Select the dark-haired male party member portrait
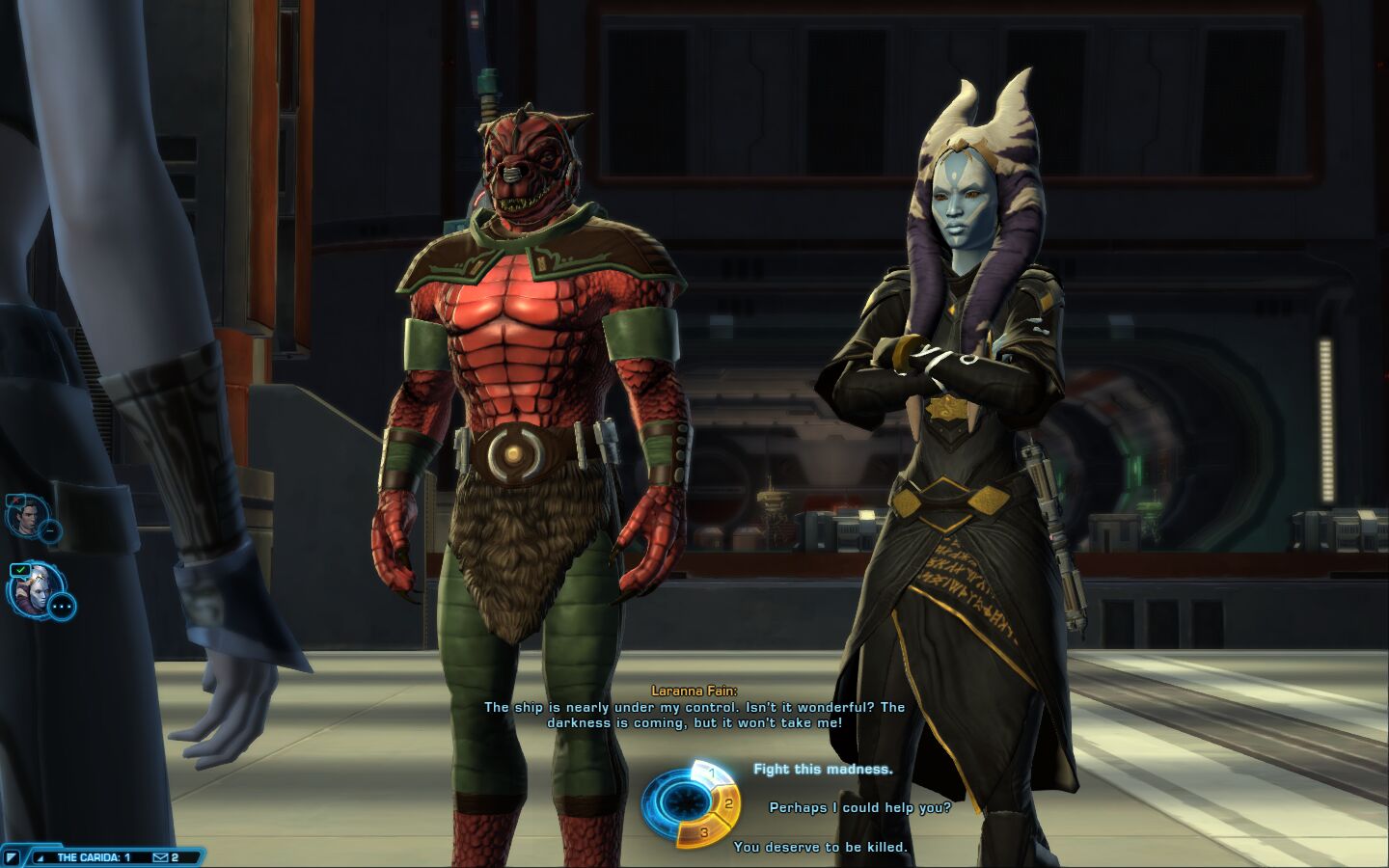This screenshot has width=1389, height=868. (26, 518)
